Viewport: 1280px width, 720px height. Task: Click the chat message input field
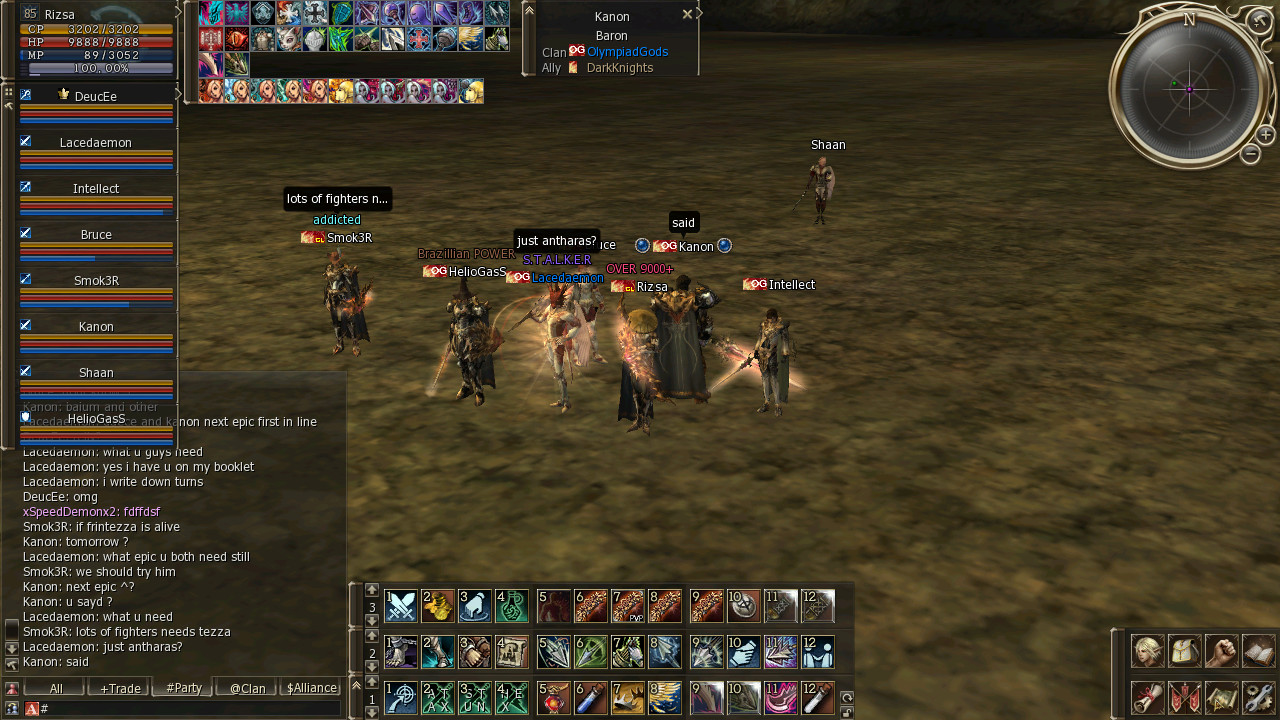click(x=190, y=708)
